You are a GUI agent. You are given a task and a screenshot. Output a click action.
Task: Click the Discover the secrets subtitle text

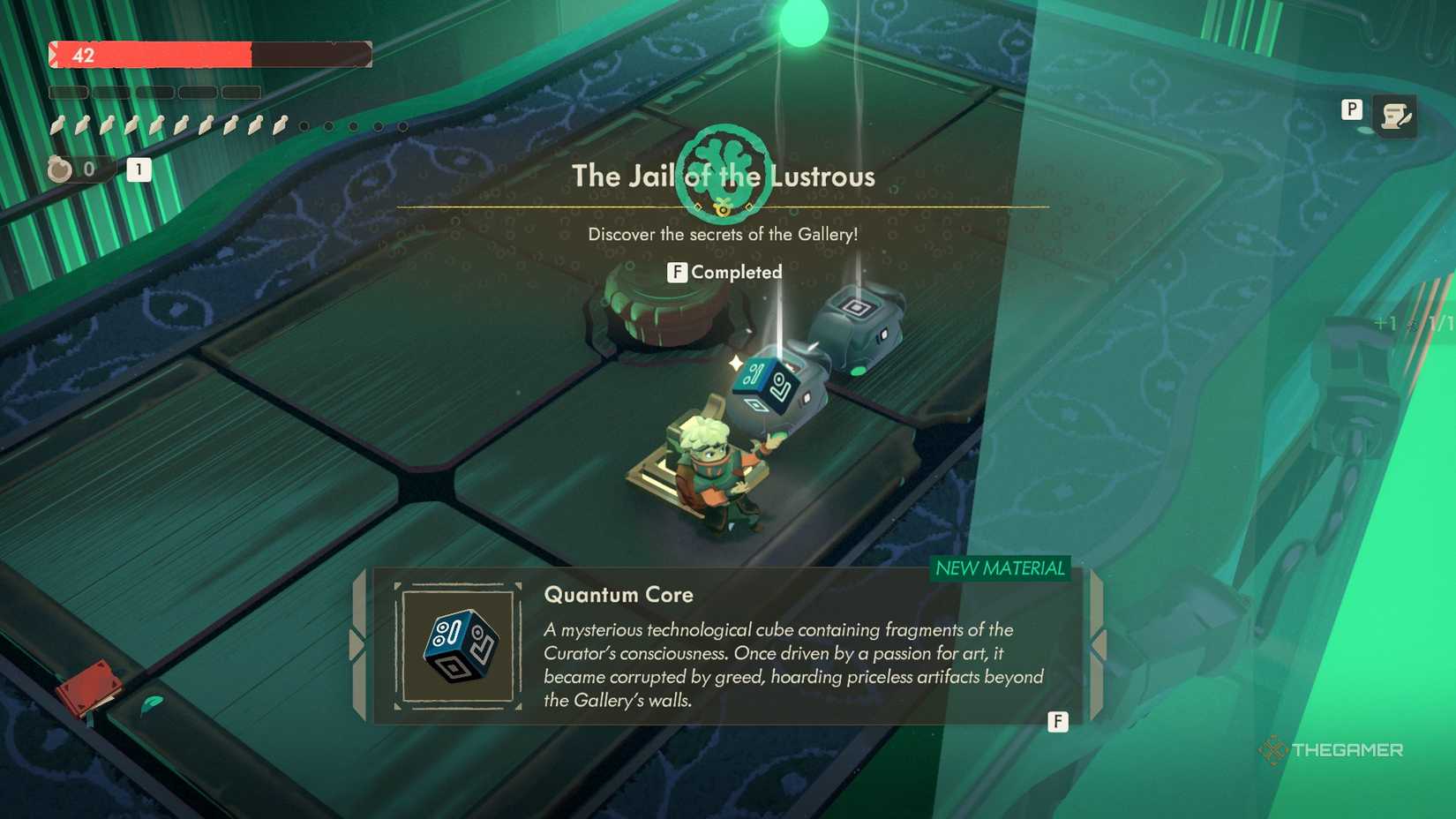point(725,235)
